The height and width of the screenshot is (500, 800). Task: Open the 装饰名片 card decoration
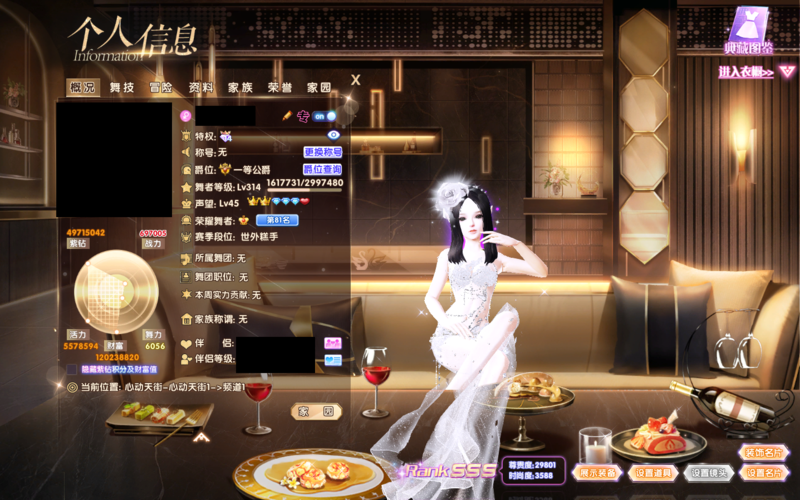[765, 452]
